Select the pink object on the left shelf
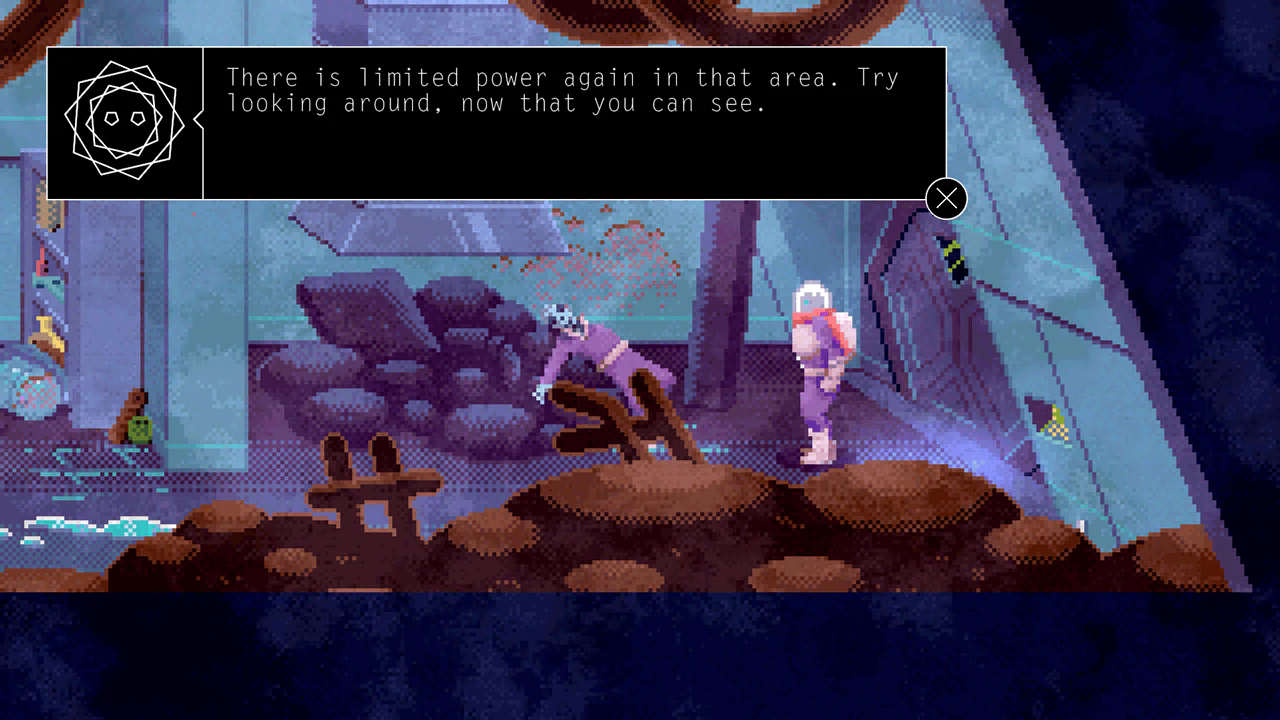 [42, 262]
